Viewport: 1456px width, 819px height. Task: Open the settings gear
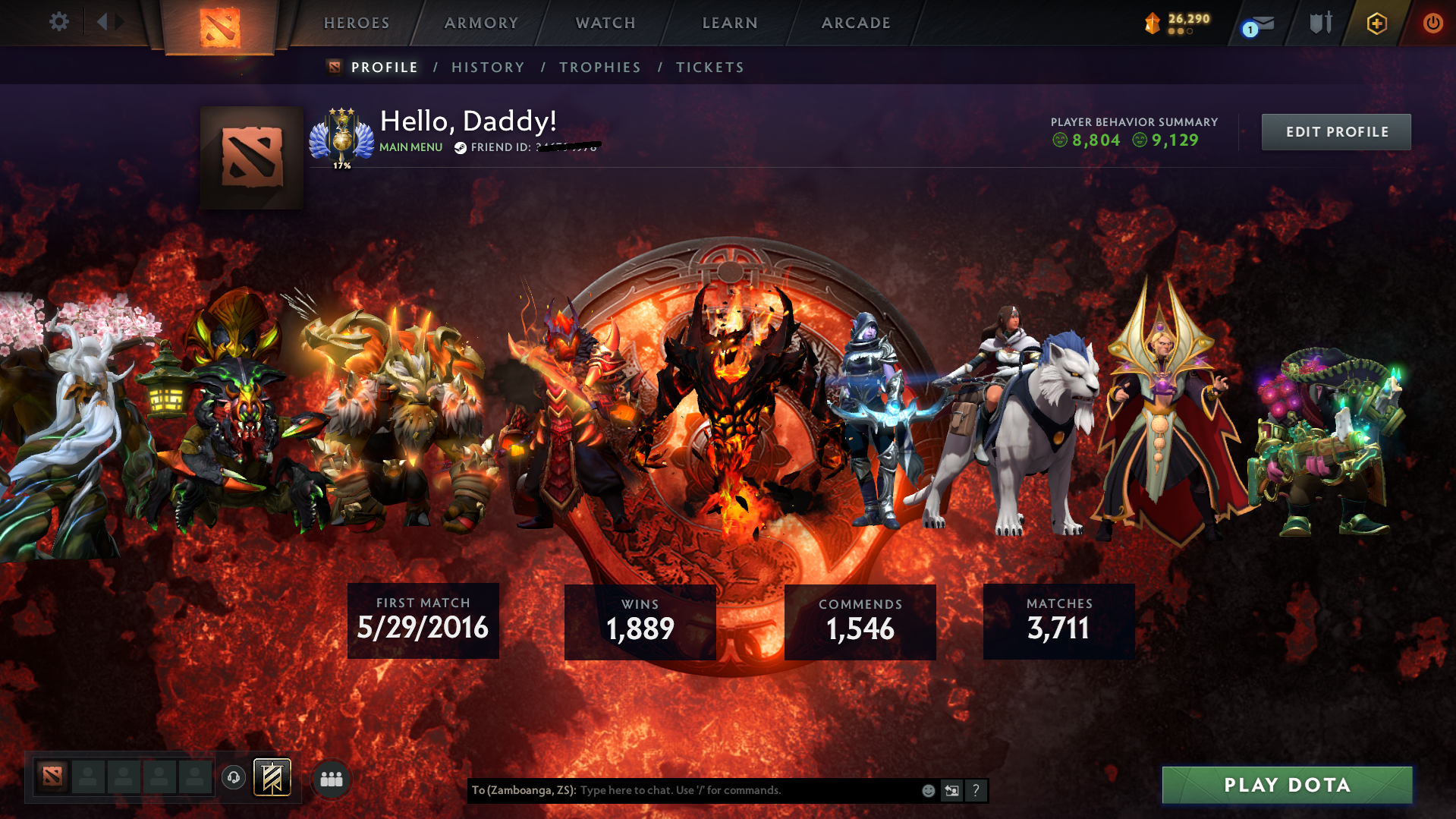59,22
